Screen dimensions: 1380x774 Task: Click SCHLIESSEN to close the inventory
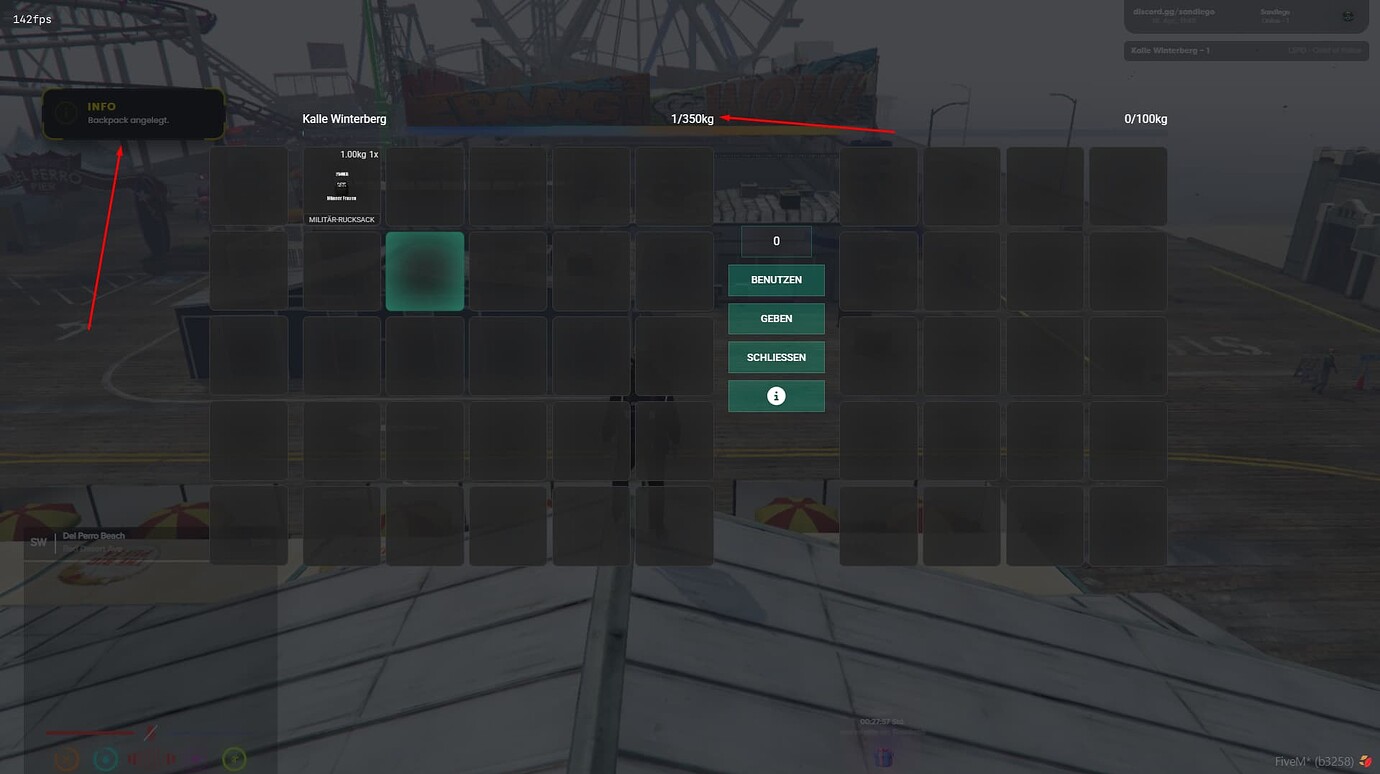tap(776, 357)
